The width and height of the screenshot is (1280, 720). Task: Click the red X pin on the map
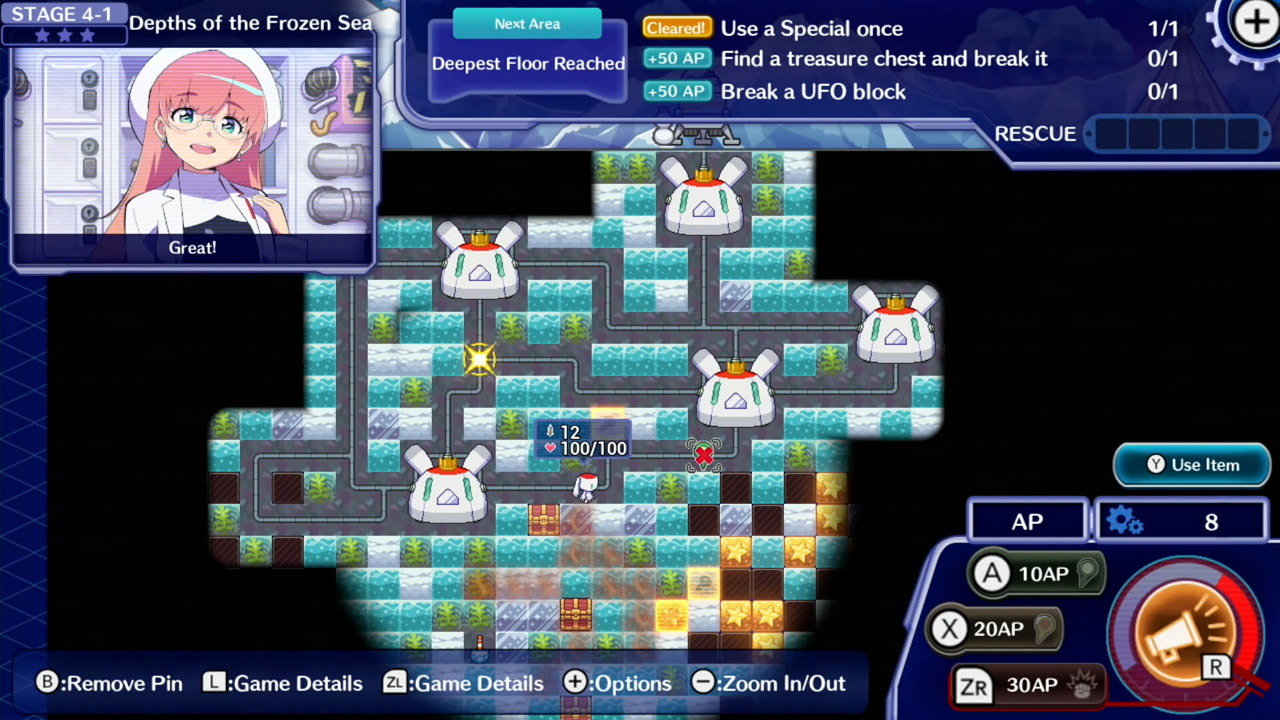click(x=704, y=456)
